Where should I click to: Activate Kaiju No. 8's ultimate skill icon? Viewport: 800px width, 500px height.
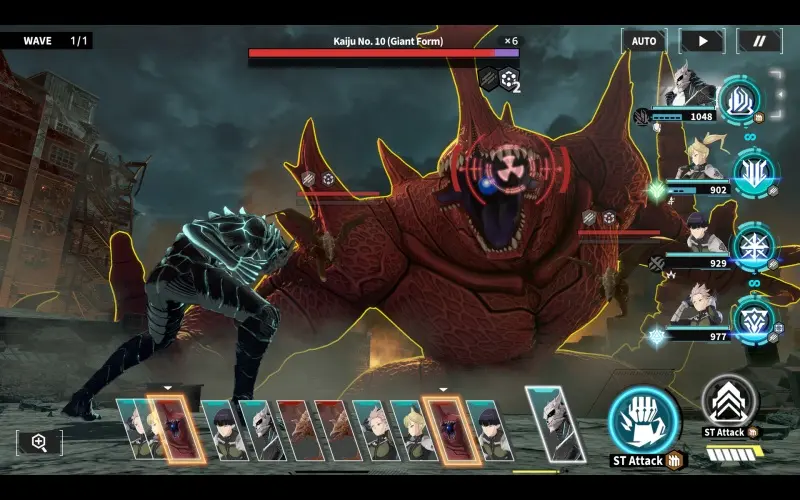click(x=740, y=99)
